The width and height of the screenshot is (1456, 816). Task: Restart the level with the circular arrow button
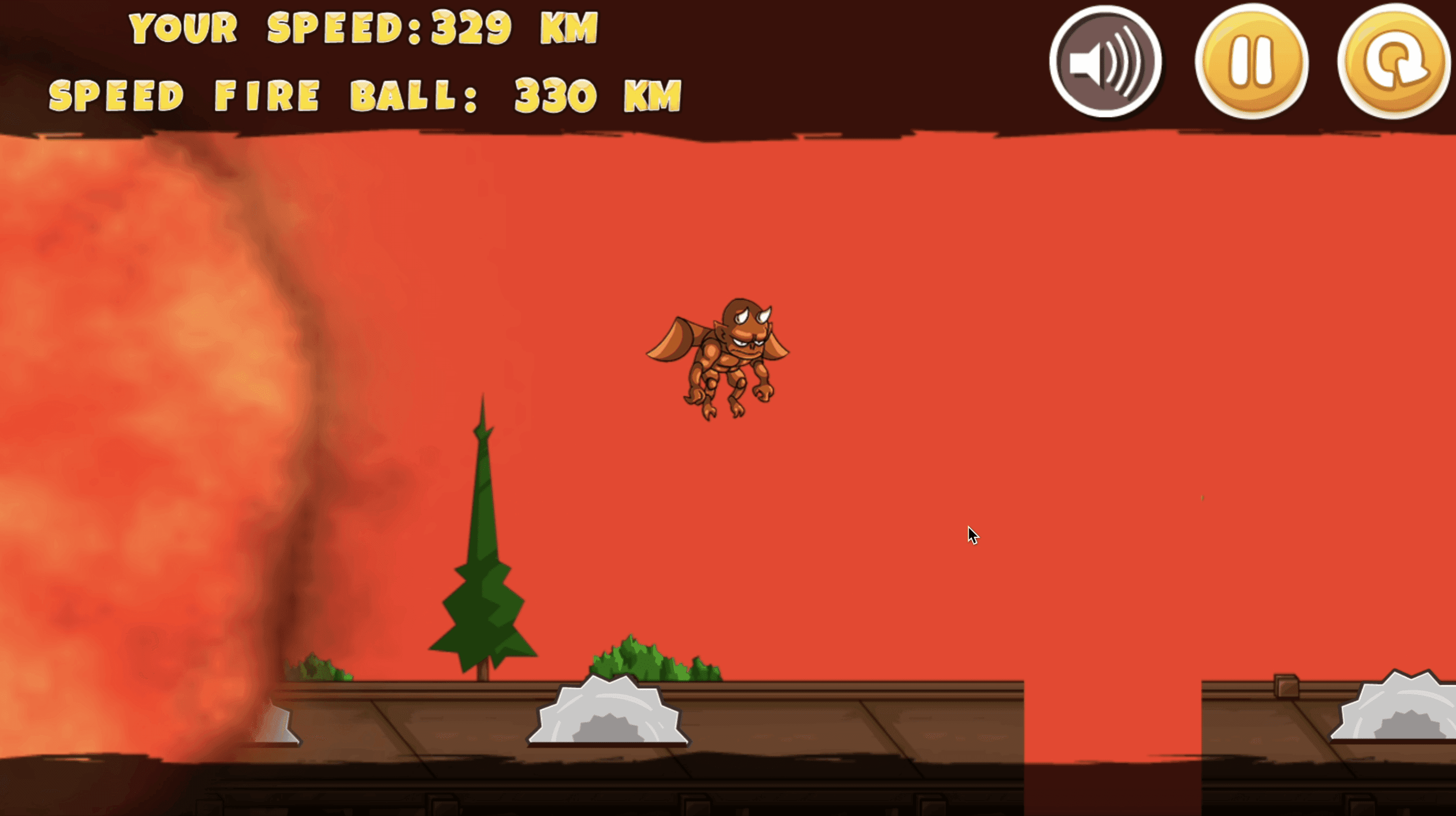[1394, 62]
